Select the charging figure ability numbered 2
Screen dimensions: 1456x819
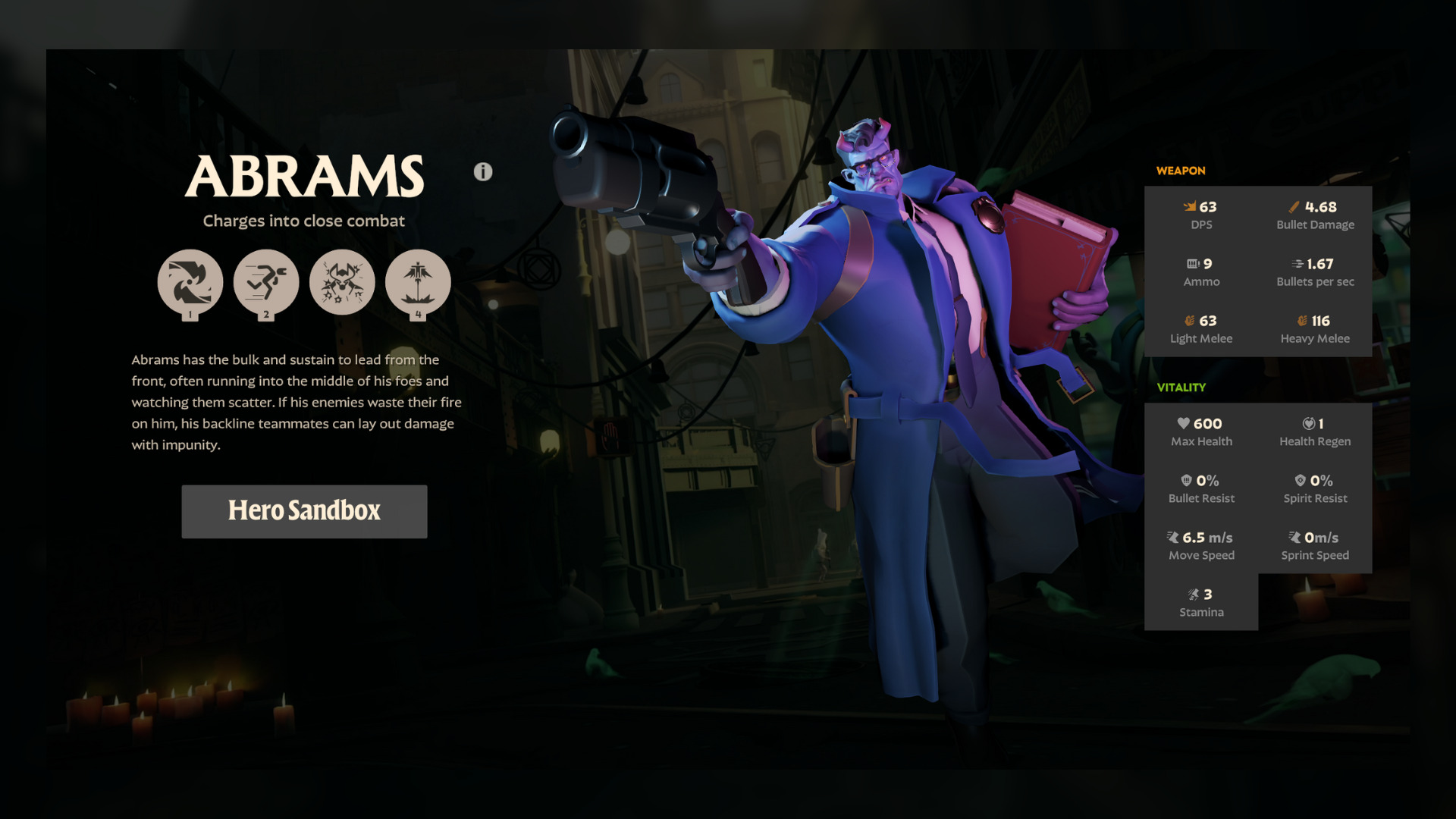[x=266, y=282]
